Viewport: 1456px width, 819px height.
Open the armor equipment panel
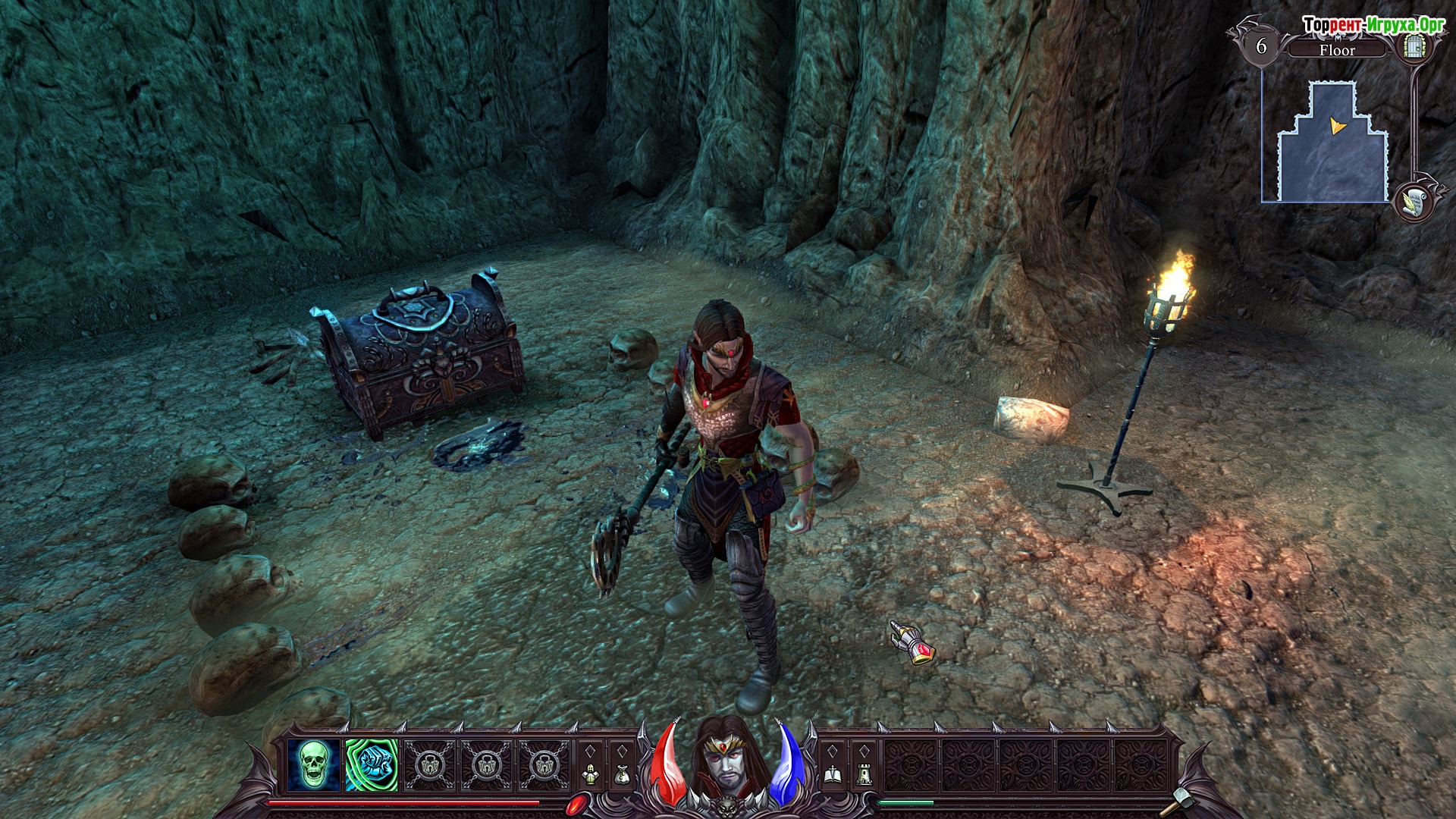591,773
